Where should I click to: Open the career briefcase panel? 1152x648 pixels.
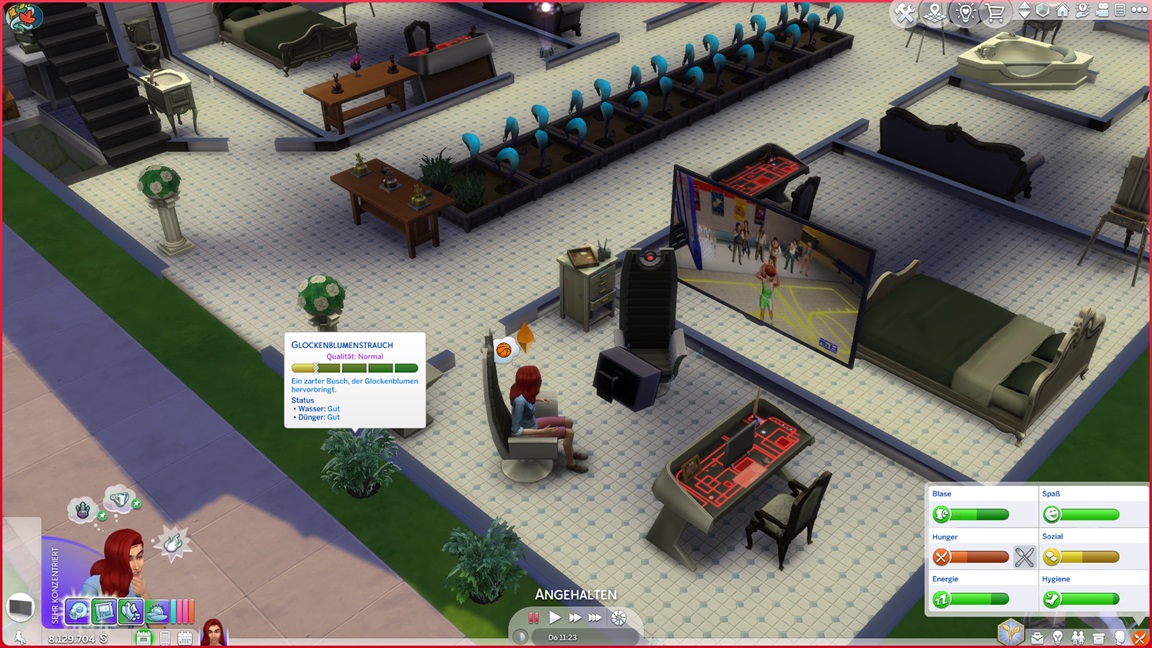click(1037, 637)
